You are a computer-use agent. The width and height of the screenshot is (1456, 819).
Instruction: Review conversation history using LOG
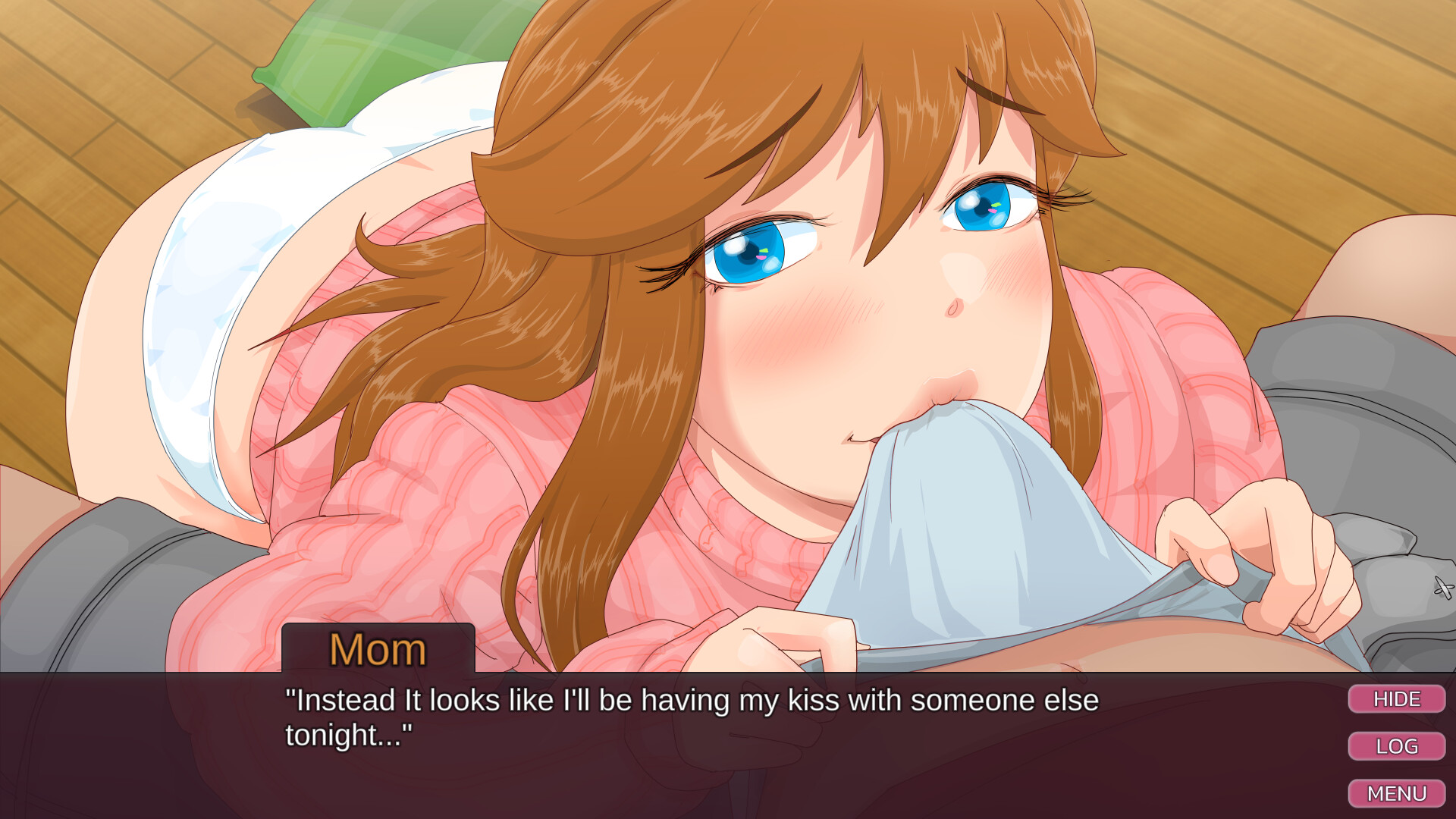point(1397,746)
